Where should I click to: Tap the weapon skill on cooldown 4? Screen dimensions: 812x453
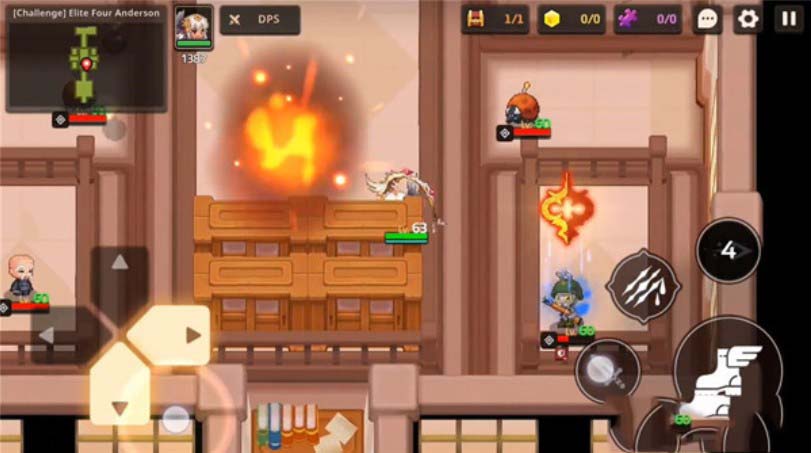(x=728, y=250)
